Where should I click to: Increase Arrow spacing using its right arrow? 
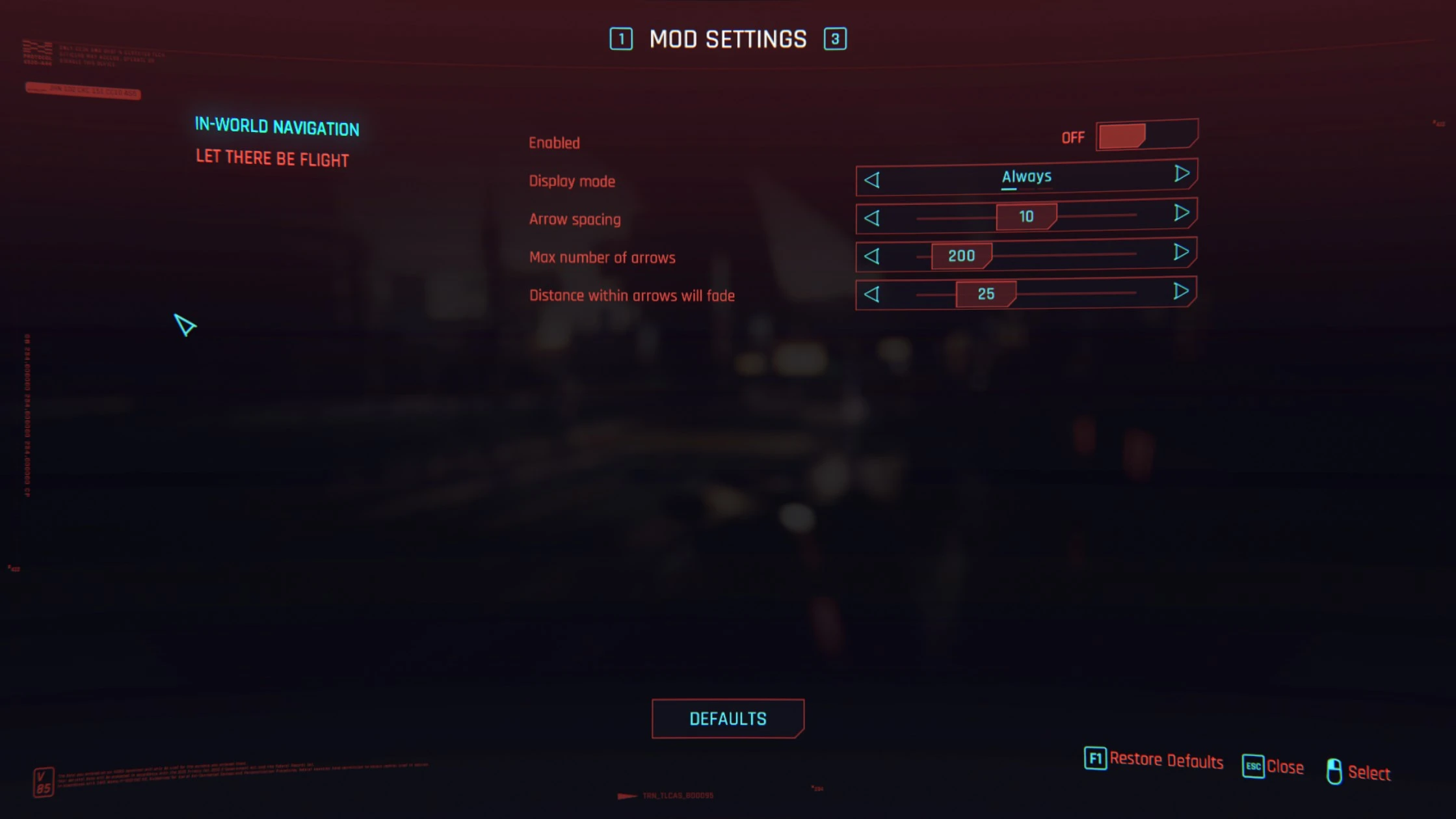[x=1182, y=214]
